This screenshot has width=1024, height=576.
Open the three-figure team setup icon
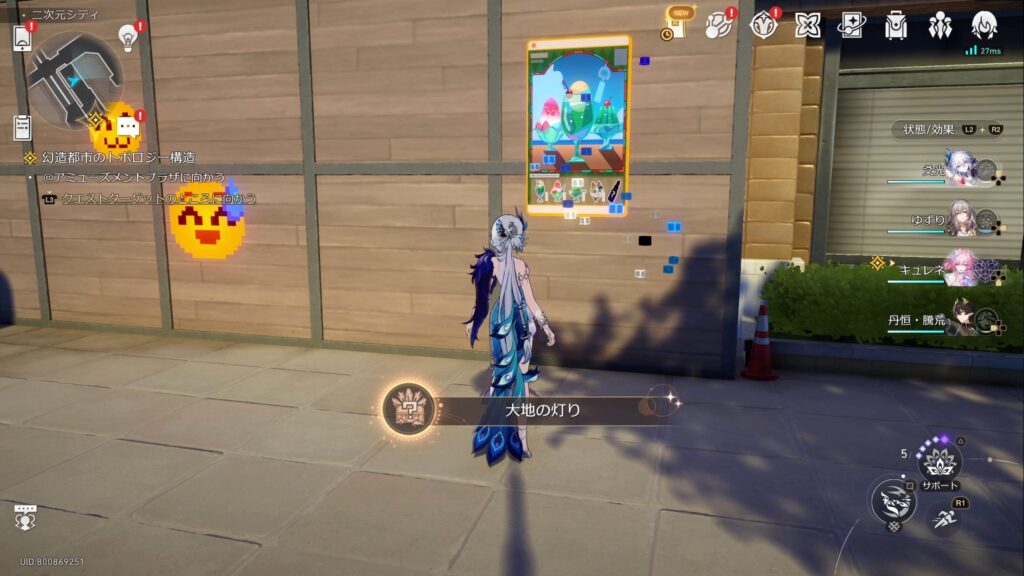click(940, 25)
